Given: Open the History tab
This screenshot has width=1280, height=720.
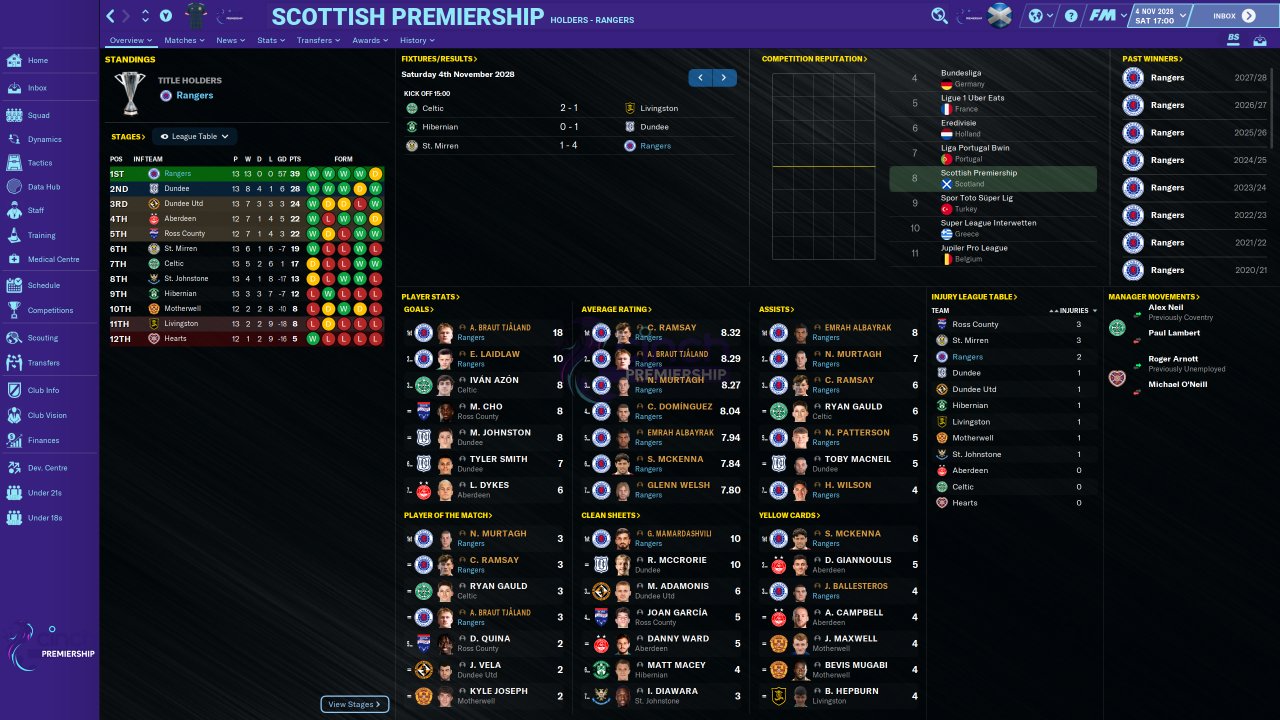Looking at the screenshot, I should 416,41.
